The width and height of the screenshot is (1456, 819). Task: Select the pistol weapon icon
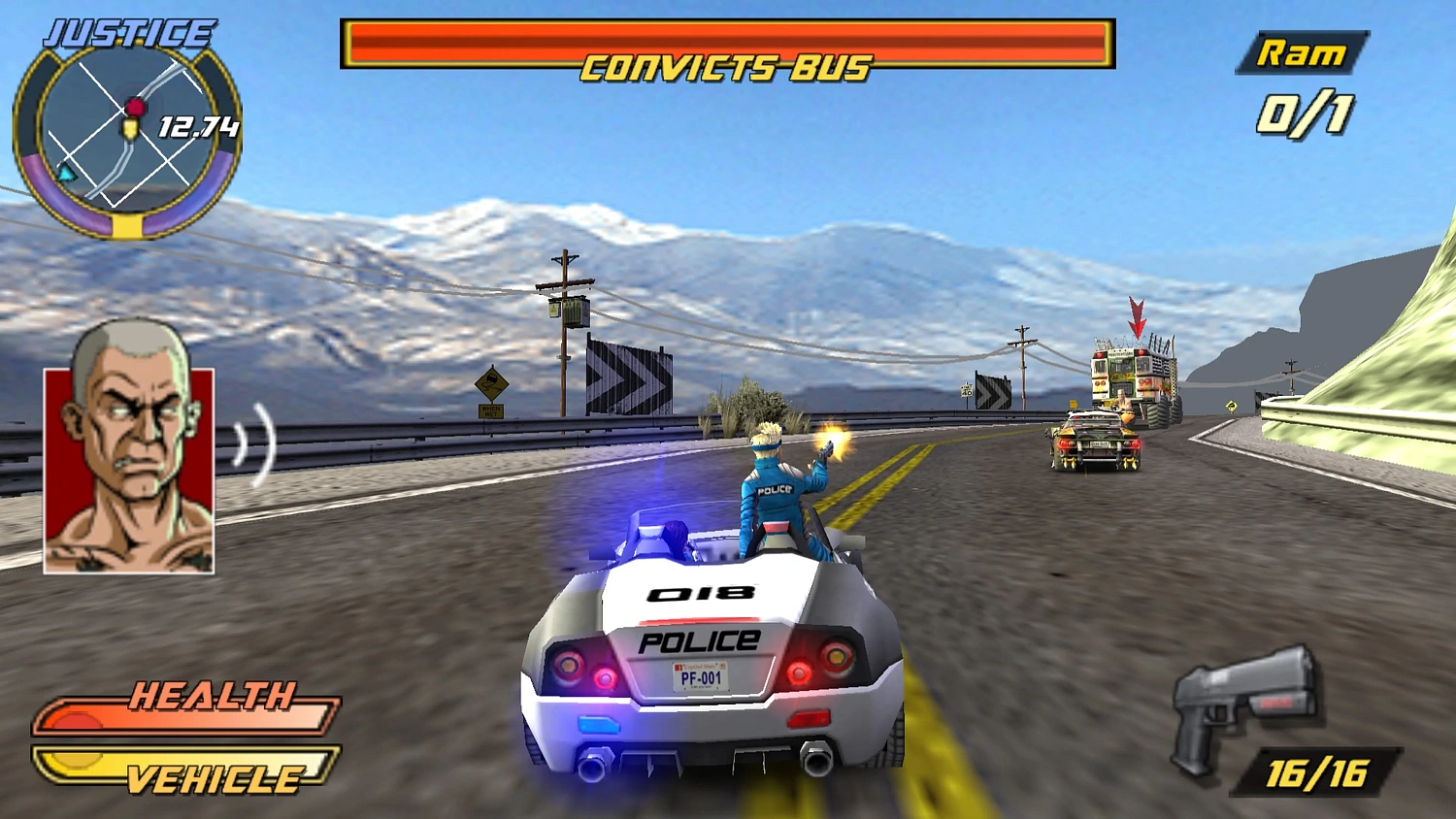pos(1242,708)
